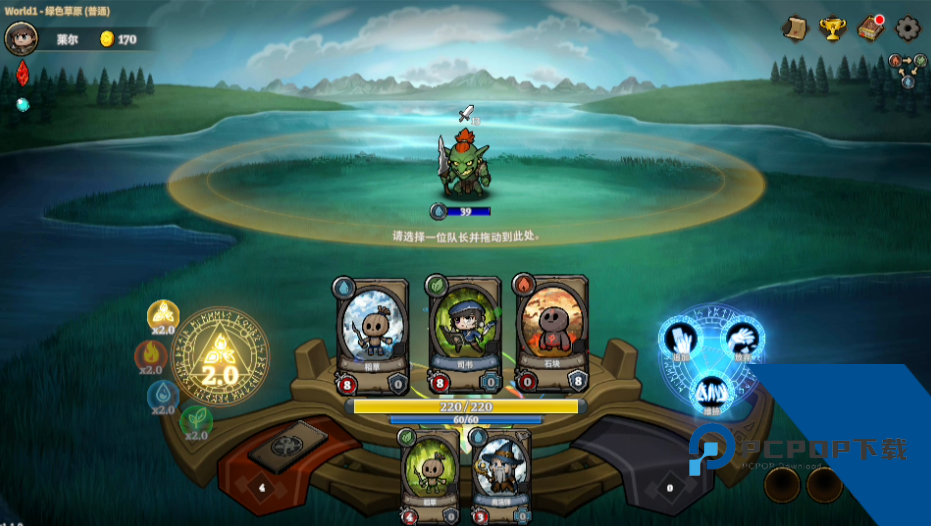Open the settings gear menu
Screen dimensions: 931x526
[907, 28]
